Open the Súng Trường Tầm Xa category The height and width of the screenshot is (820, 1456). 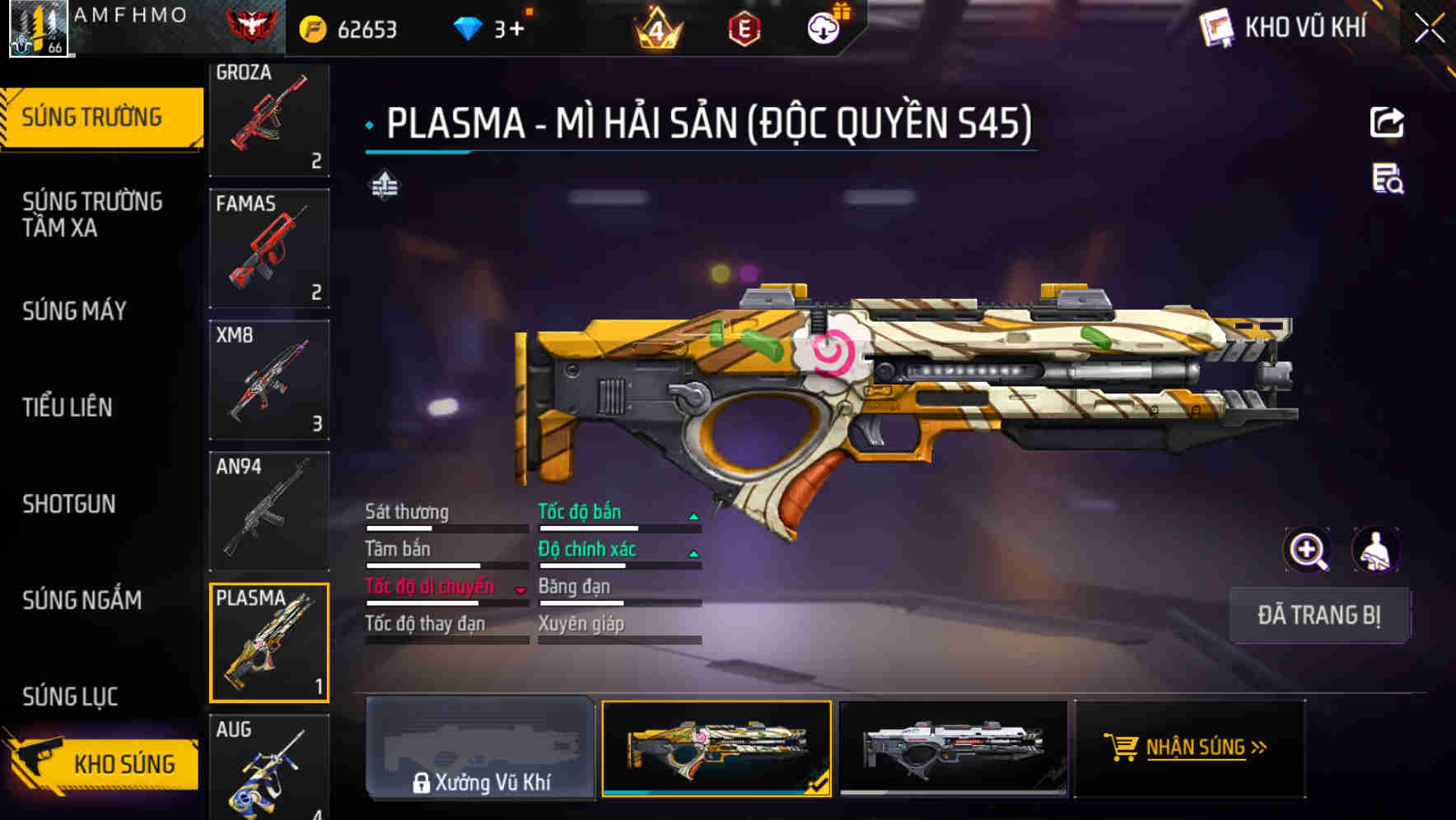pyautogui.click(x=92, y=214)
